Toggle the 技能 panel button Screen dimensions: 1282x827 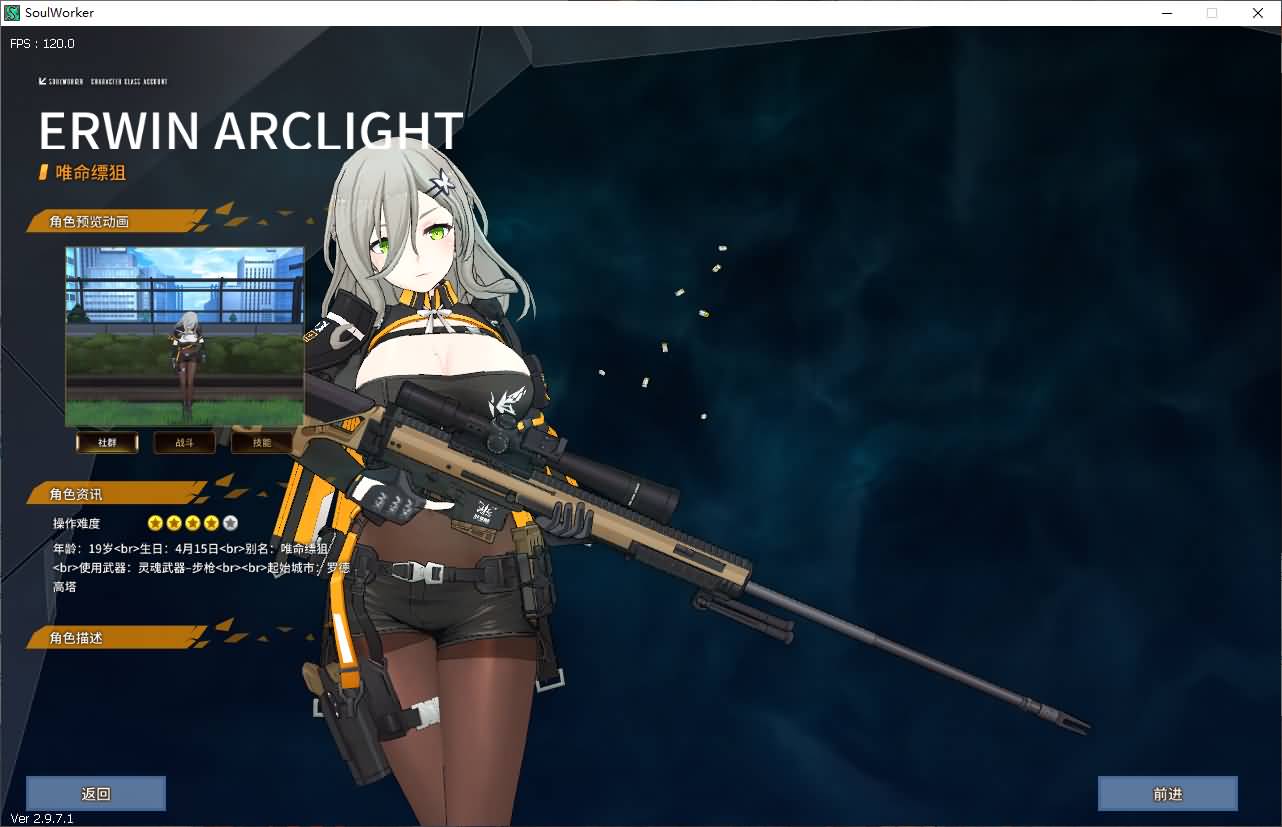point(261,442)
